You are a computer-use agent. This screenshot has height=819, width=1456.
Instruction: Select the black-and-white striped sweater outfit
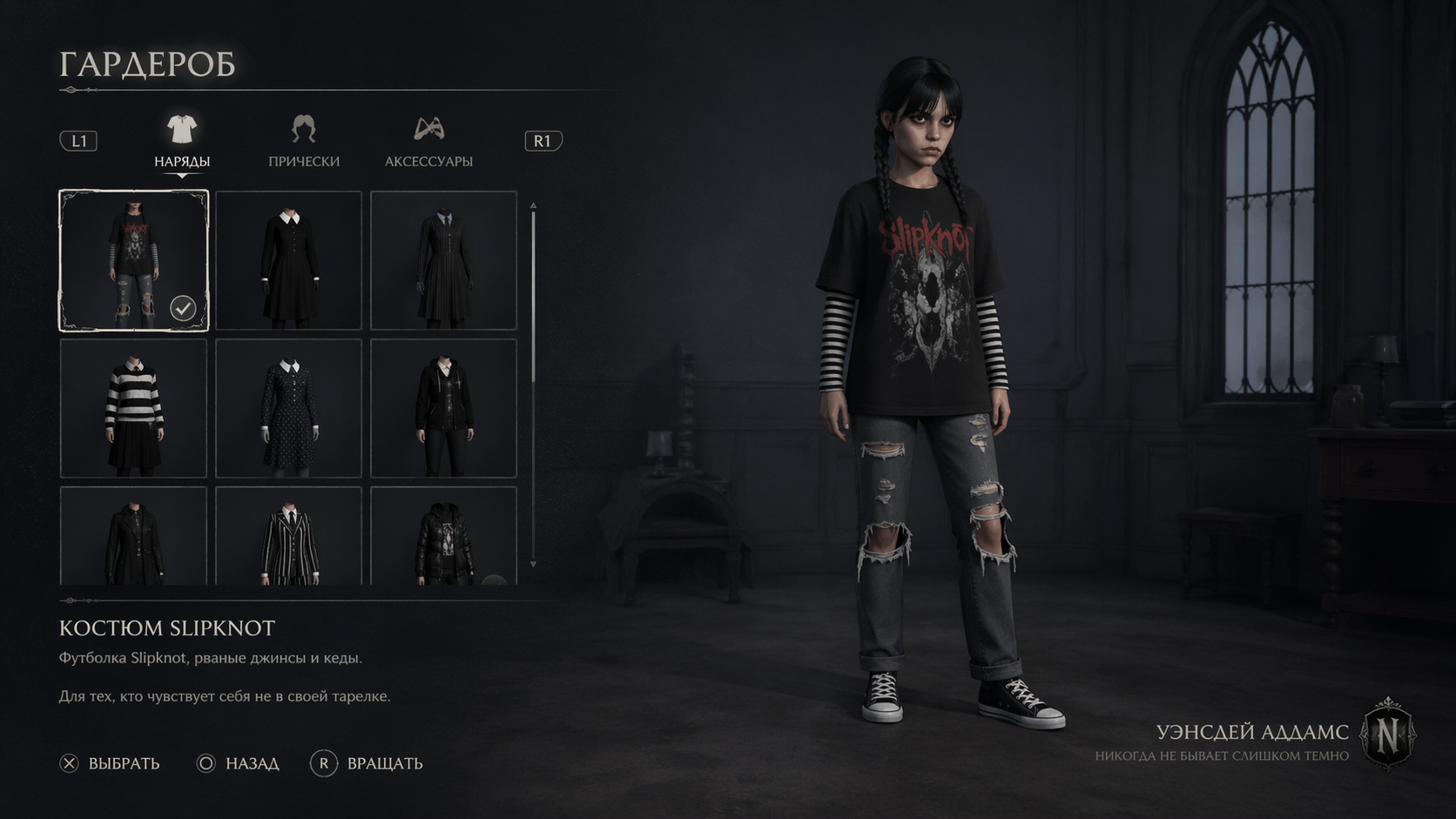133,408
